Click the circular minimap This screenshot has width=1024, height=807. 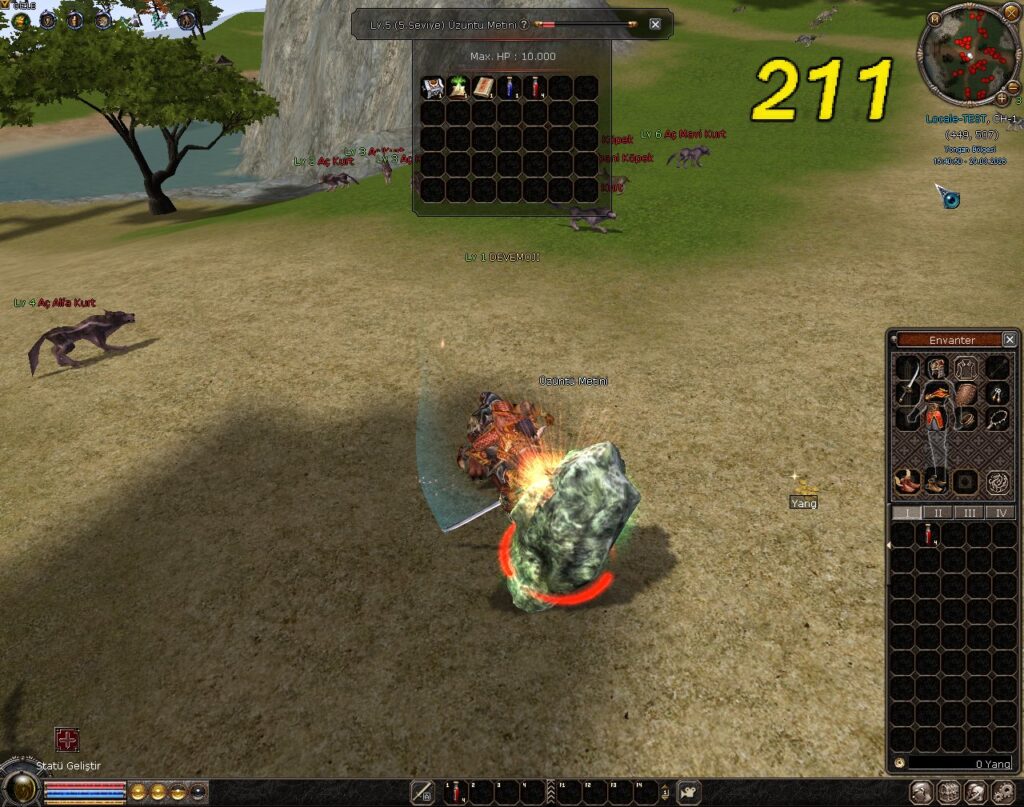[968, 56]
